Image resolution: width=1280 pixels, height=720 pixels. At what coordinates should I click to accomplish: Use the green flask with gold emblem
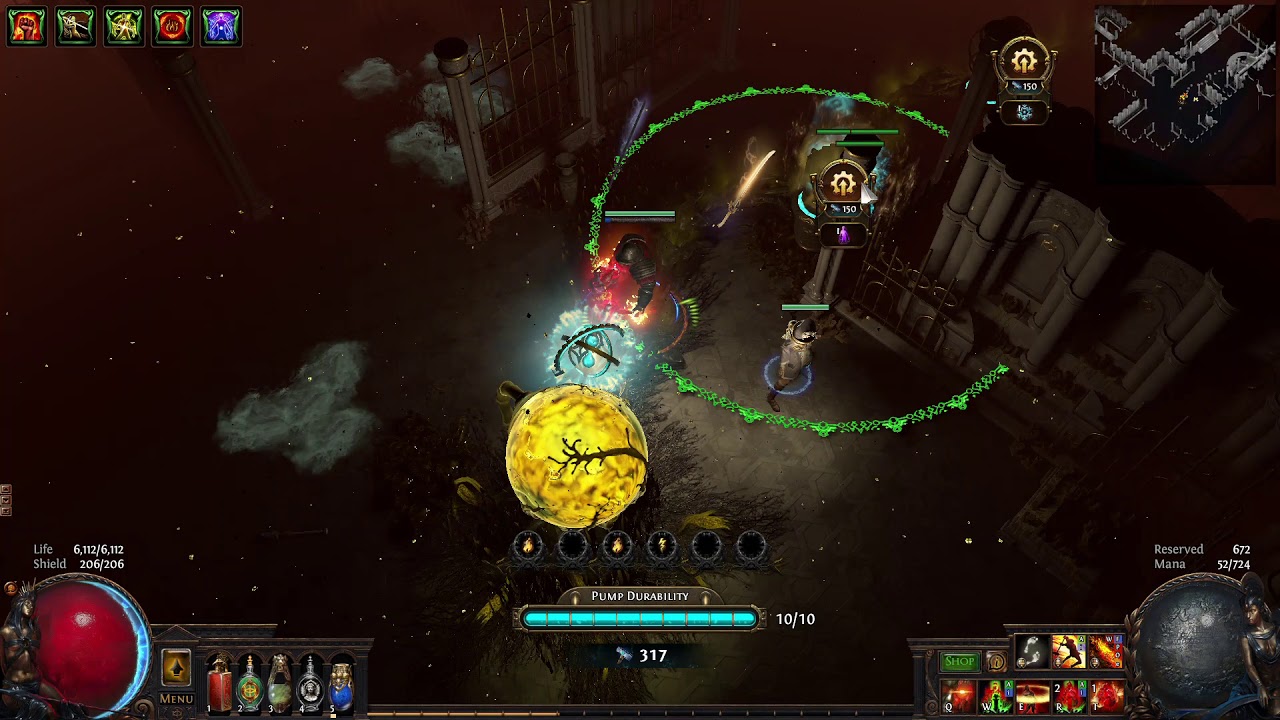[x=250, y=684]
